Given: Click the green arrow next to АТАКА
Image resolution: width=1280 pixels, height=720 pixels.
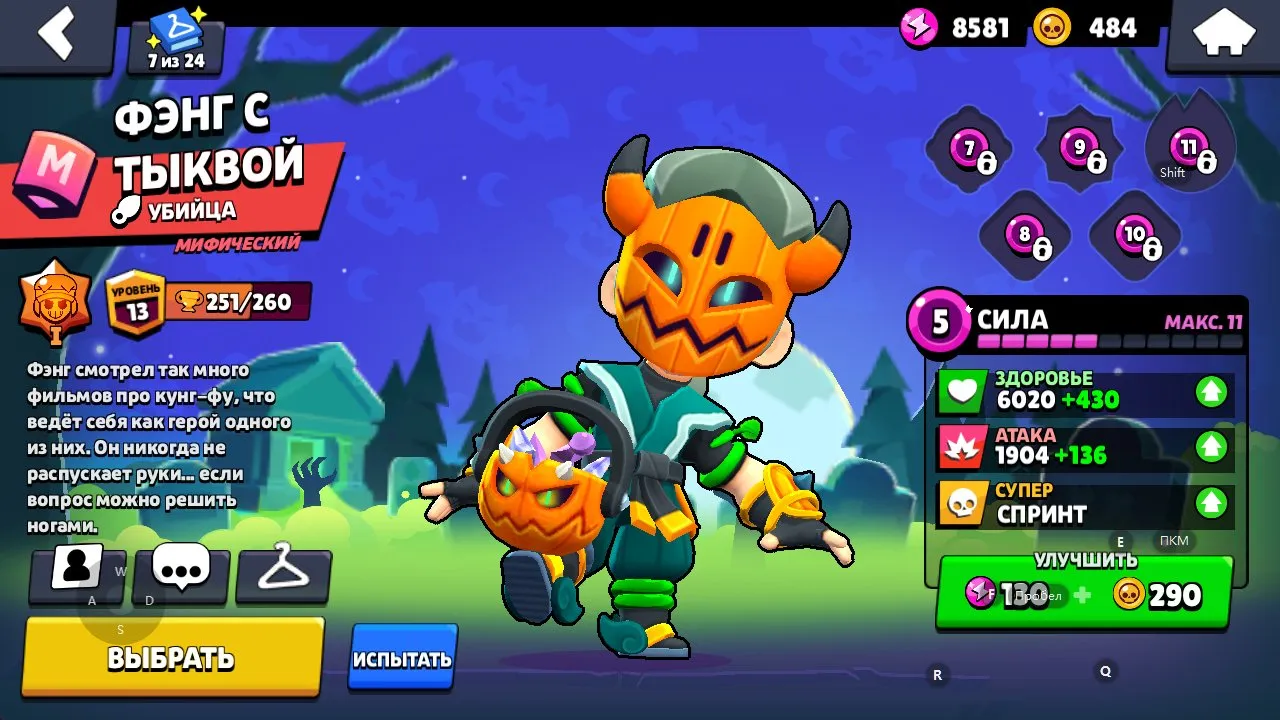Looking at the screenshot, I should (1212, 447).
